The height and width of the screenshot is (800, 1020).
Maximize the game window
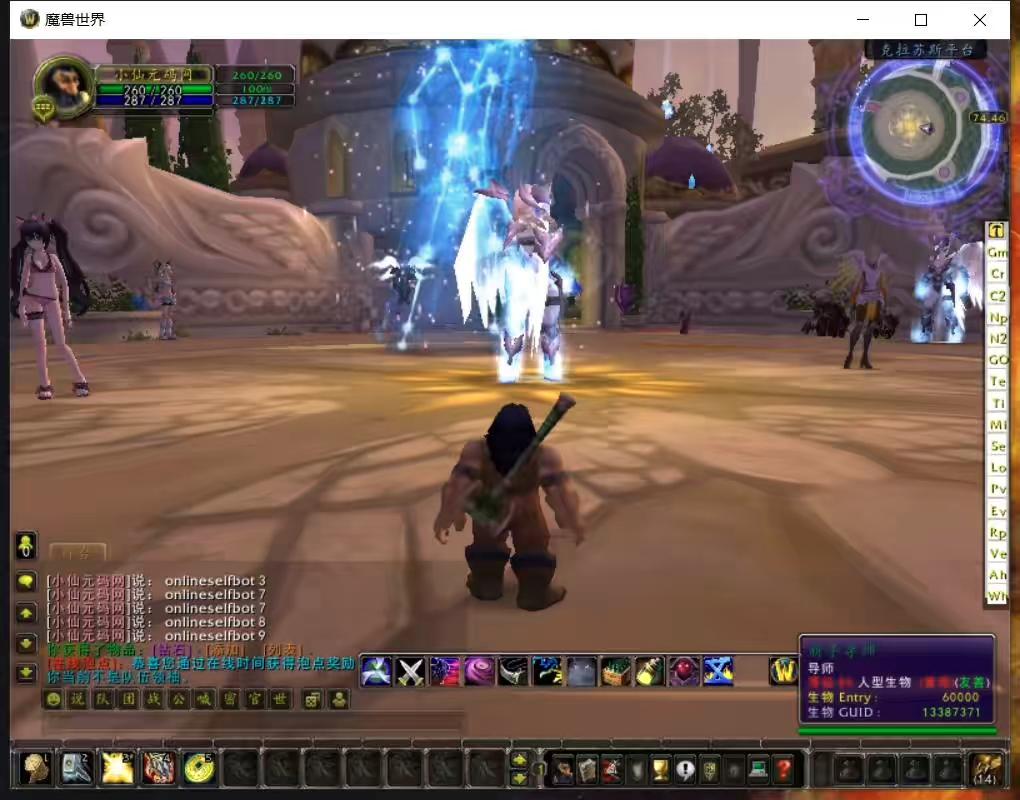coord(921,20)
